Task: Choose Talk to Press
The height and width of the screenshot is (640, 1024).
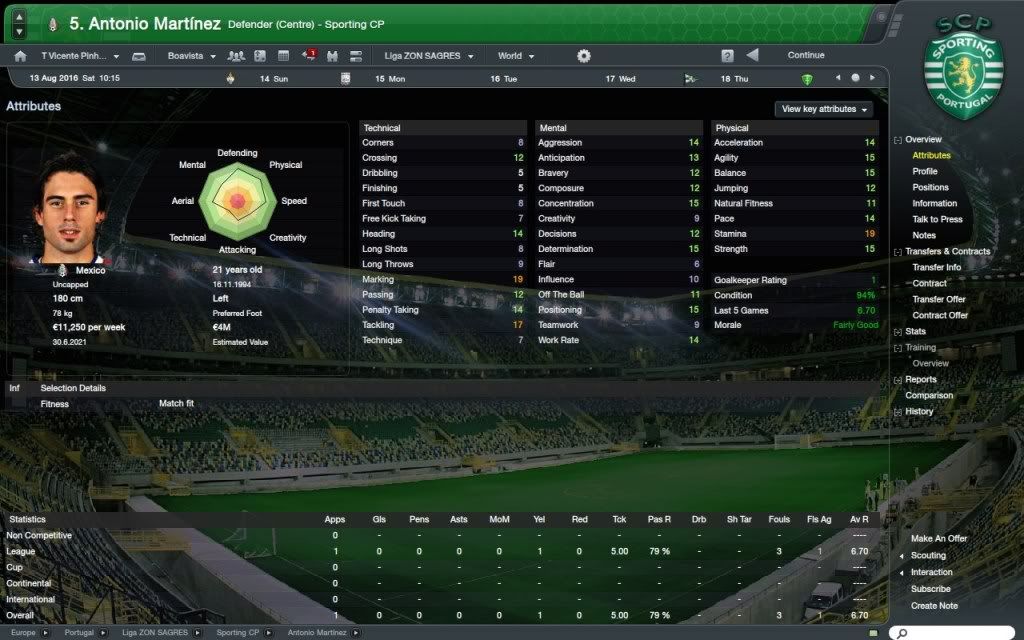Action: pyautogui.click(x=937, y=220)
